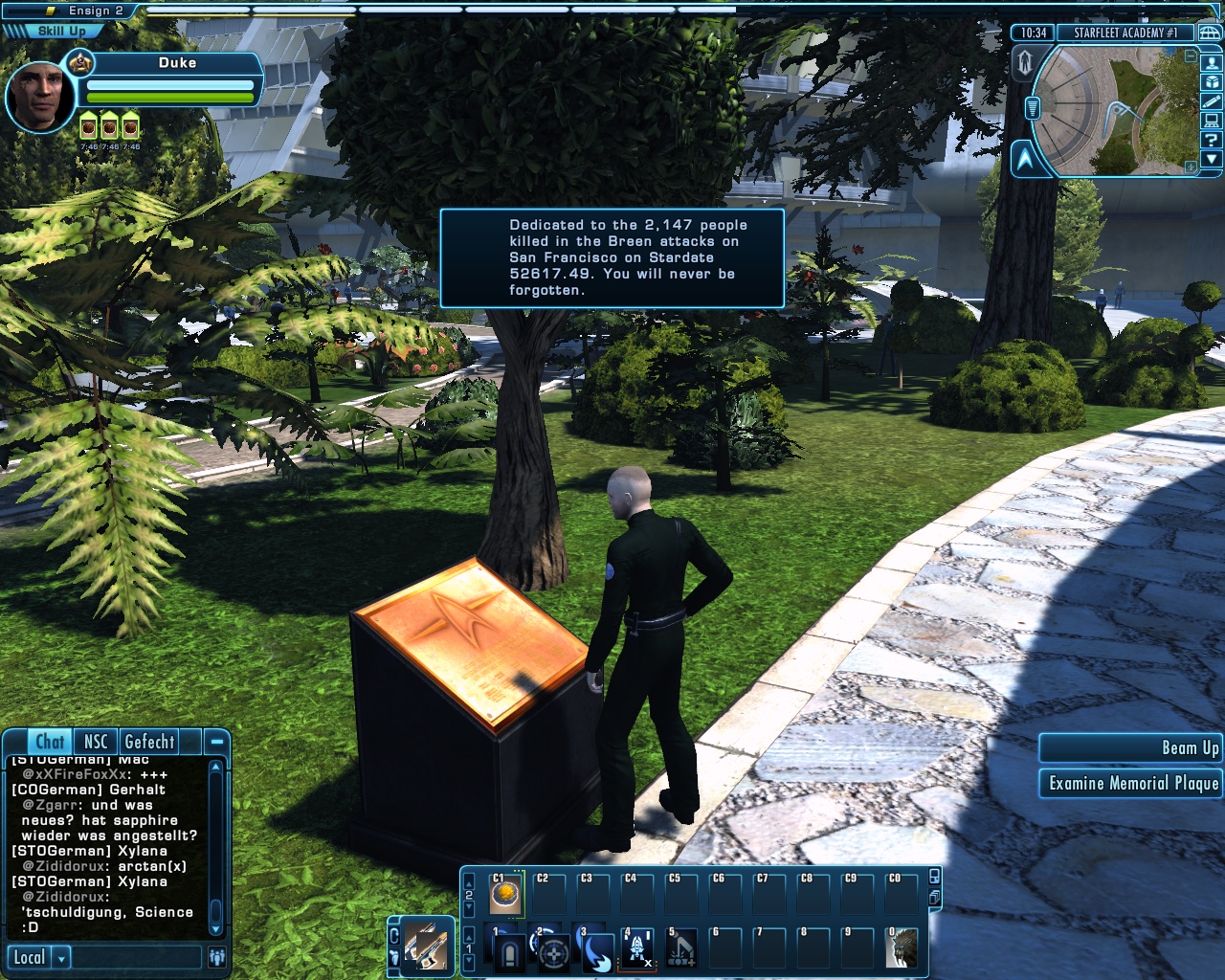Open the social people icon beside chat
The width and height of the screenshot is (1225, 980).
pyautogui.click(x=217, y=957)
